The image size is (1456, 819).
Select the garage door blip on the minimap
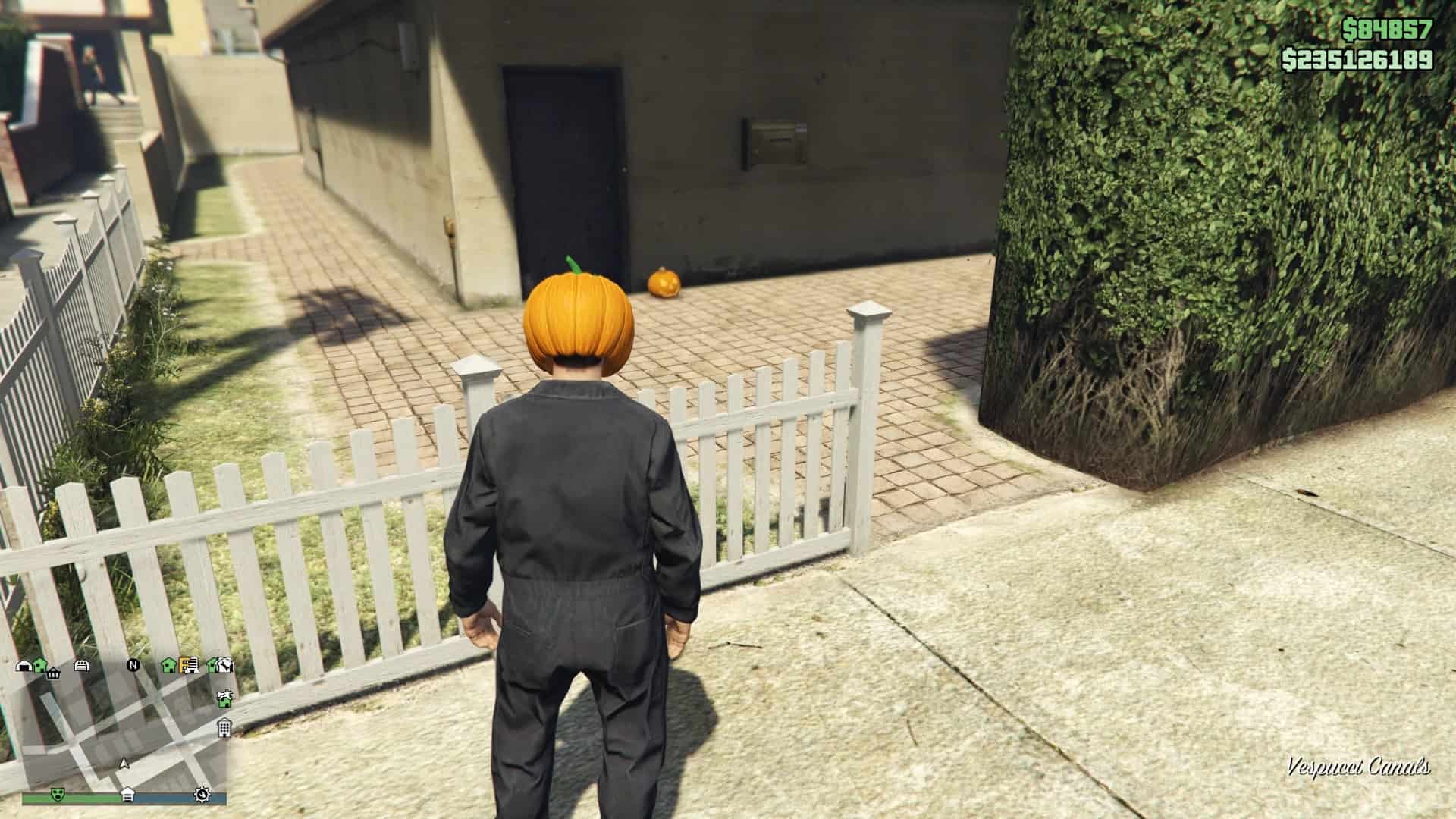(82, 667)
